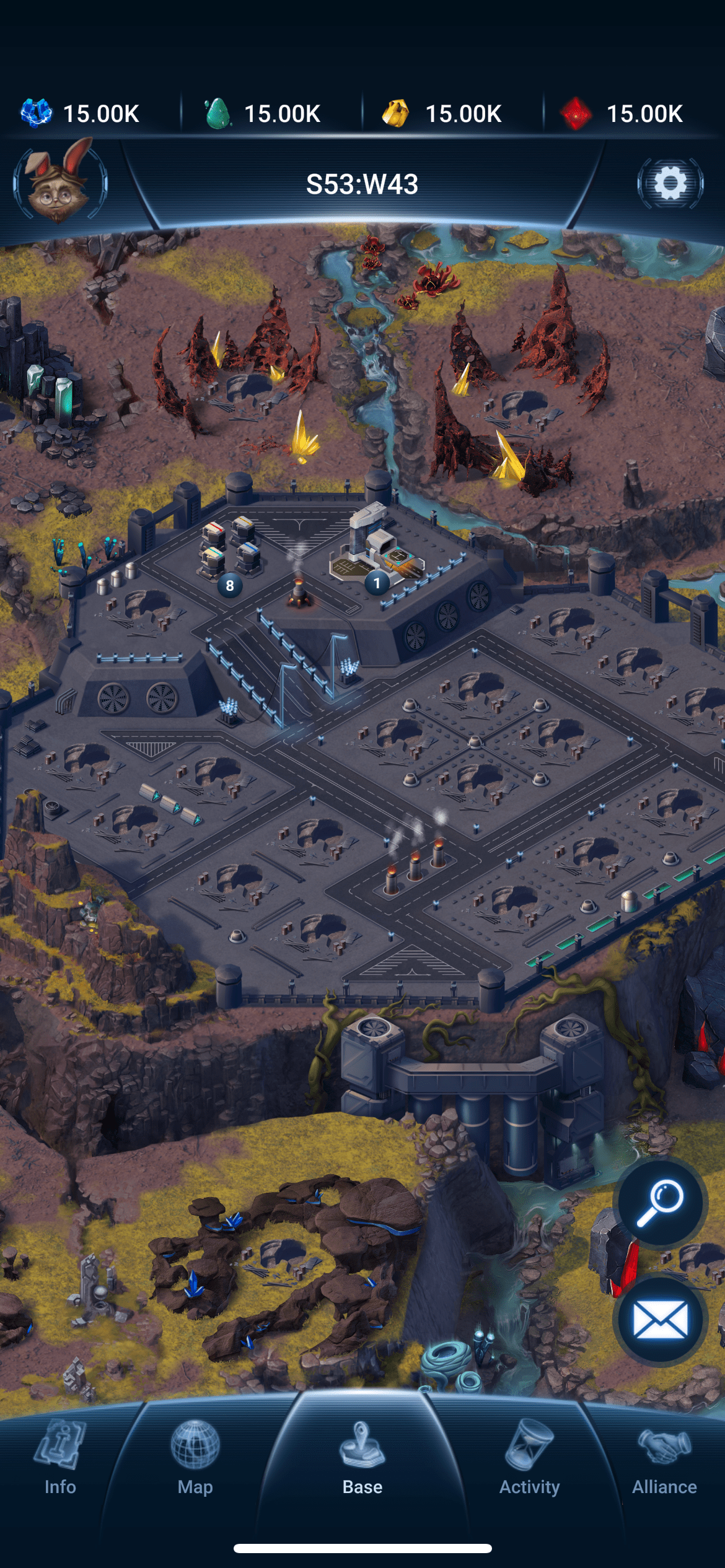Screen dimensions: 725x1568
Task: Tap the green egg resource icon
Action: coord(217,113)
